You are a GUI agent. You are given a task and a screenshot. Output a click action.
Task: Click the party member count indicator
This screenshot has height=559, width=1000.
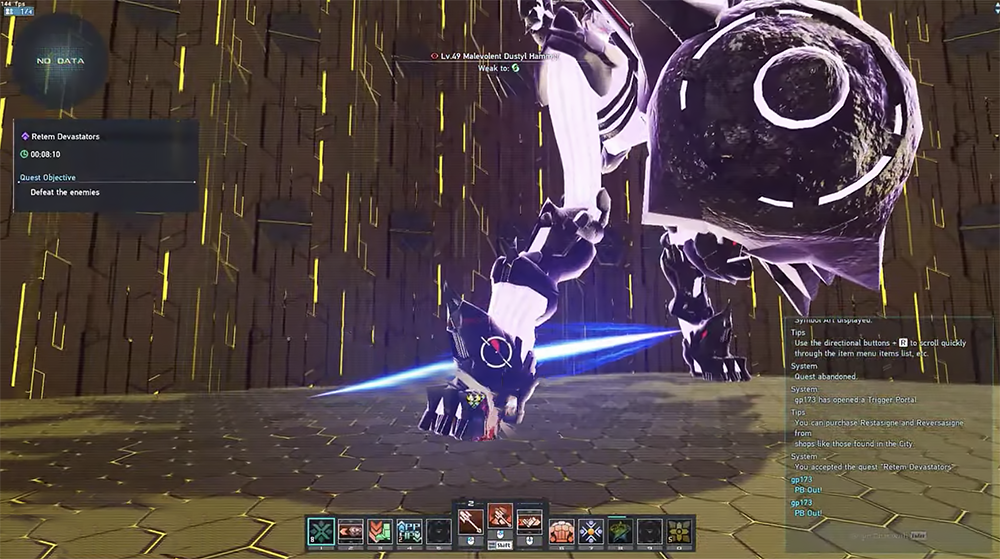tap(19, 10)
